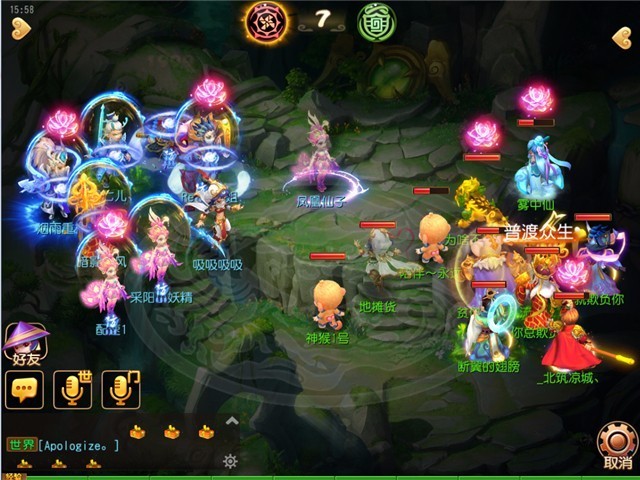Select the red formation emblem at top
This screenshot has height=480, width=640.
[268, 20]
